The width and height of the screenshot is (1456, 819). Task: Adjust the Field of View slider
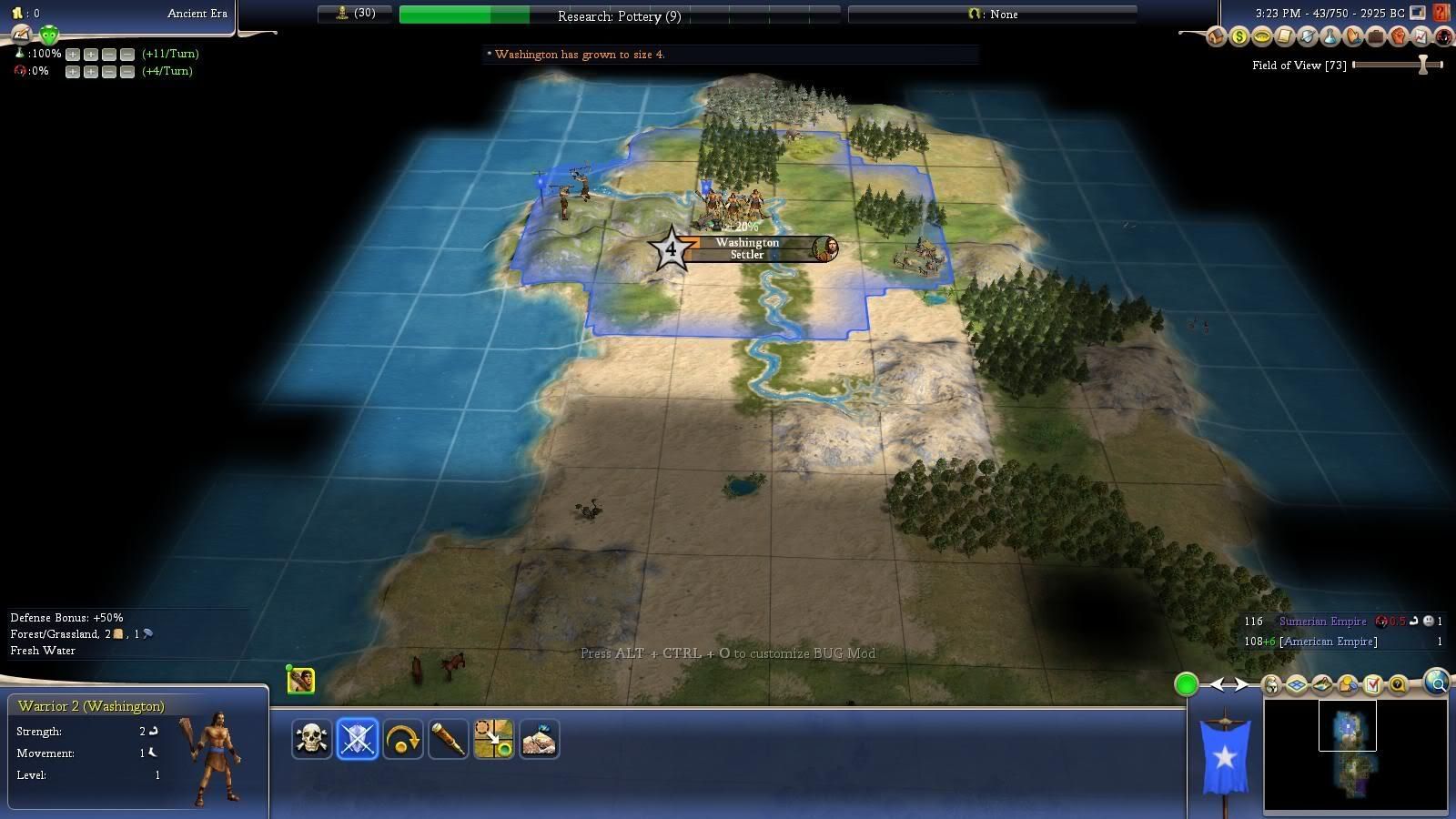click(x=1423, y=65)
